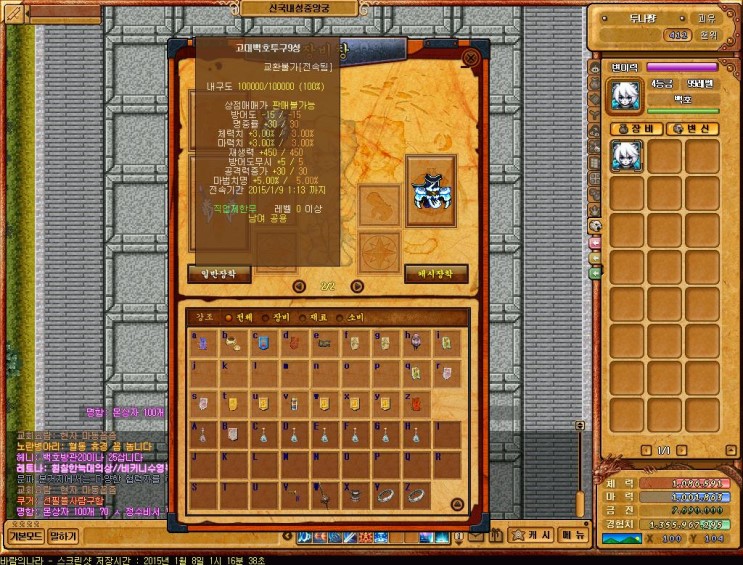743x565 pixels.
Task: Click the 말하기 (speak) chat button
Action: [63, 537]
